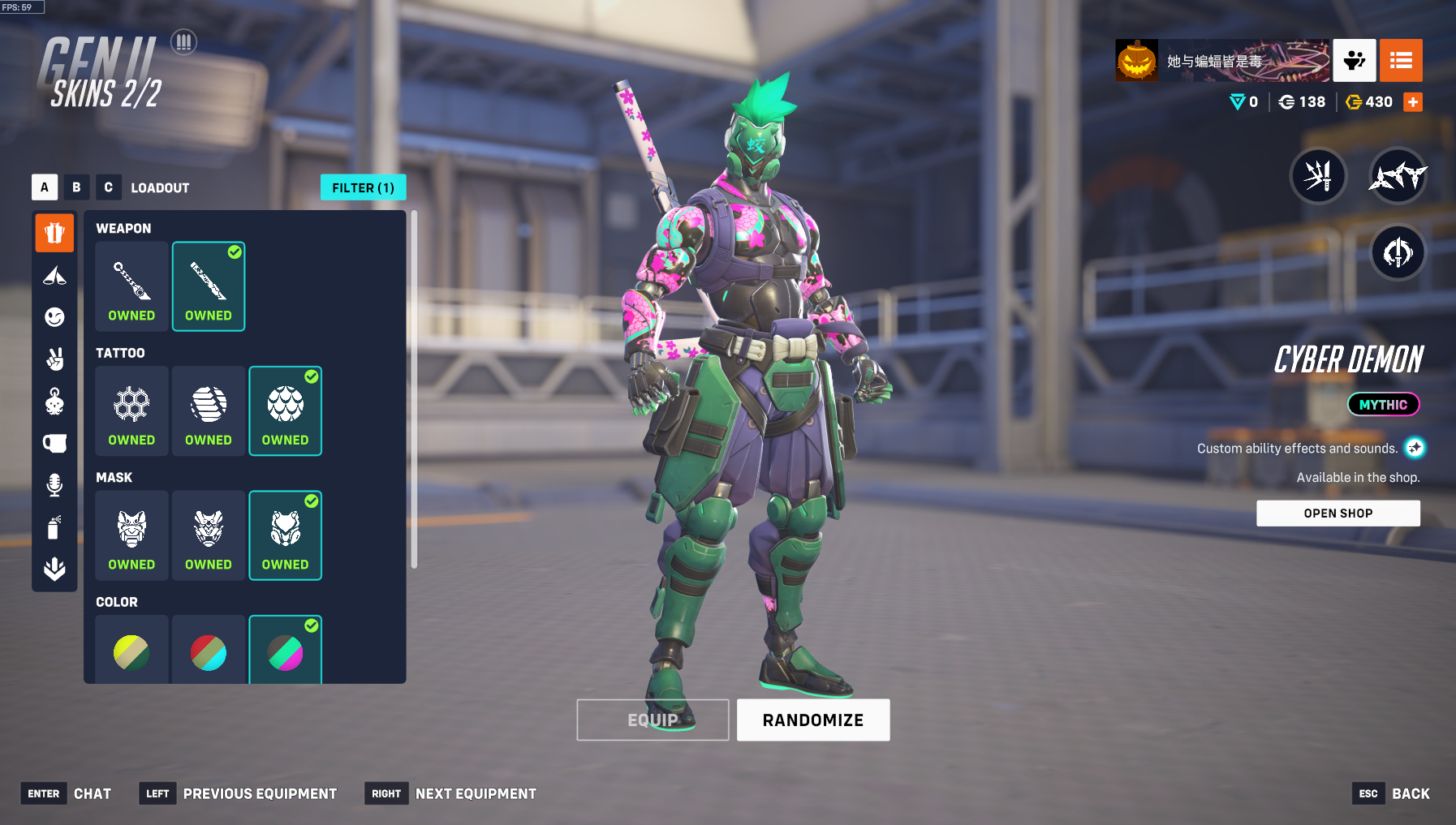Switch to loadout C
This screenshot has height=825, width=1456.
108,187
